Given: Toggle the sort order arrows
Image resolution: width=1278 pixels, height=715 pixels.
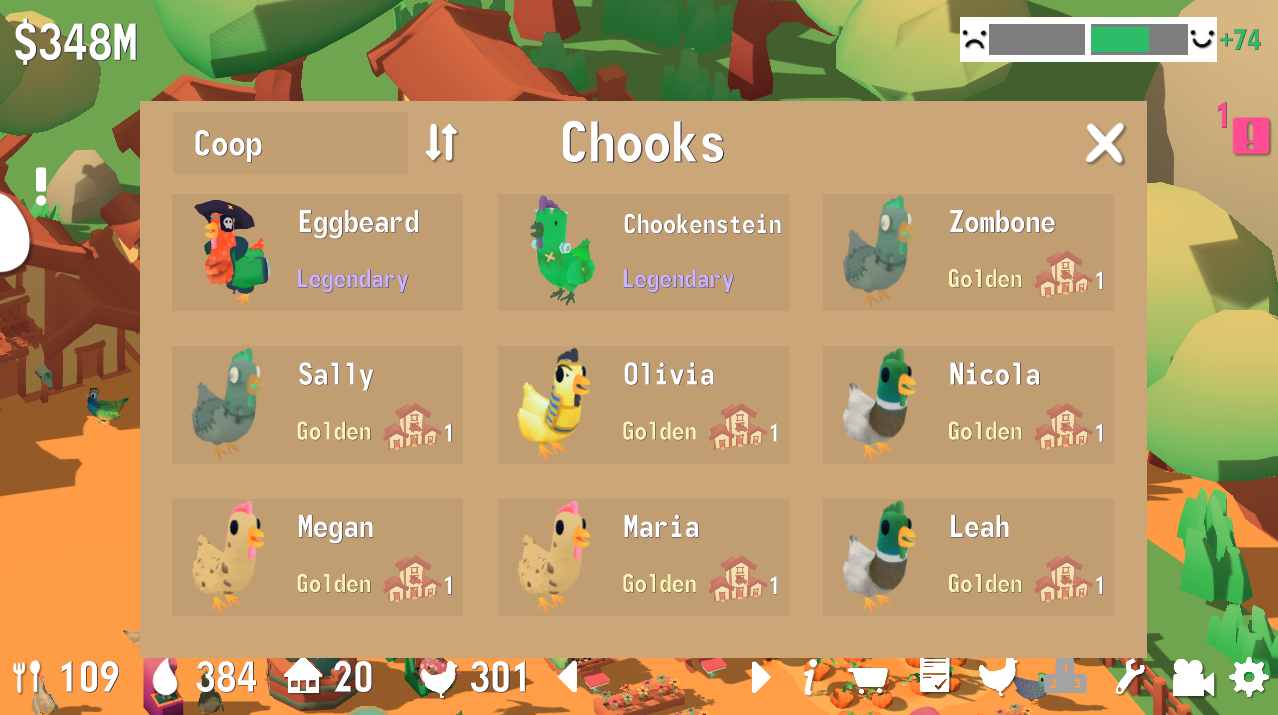Looking at the screenshot, I should (x=441, y=143).
